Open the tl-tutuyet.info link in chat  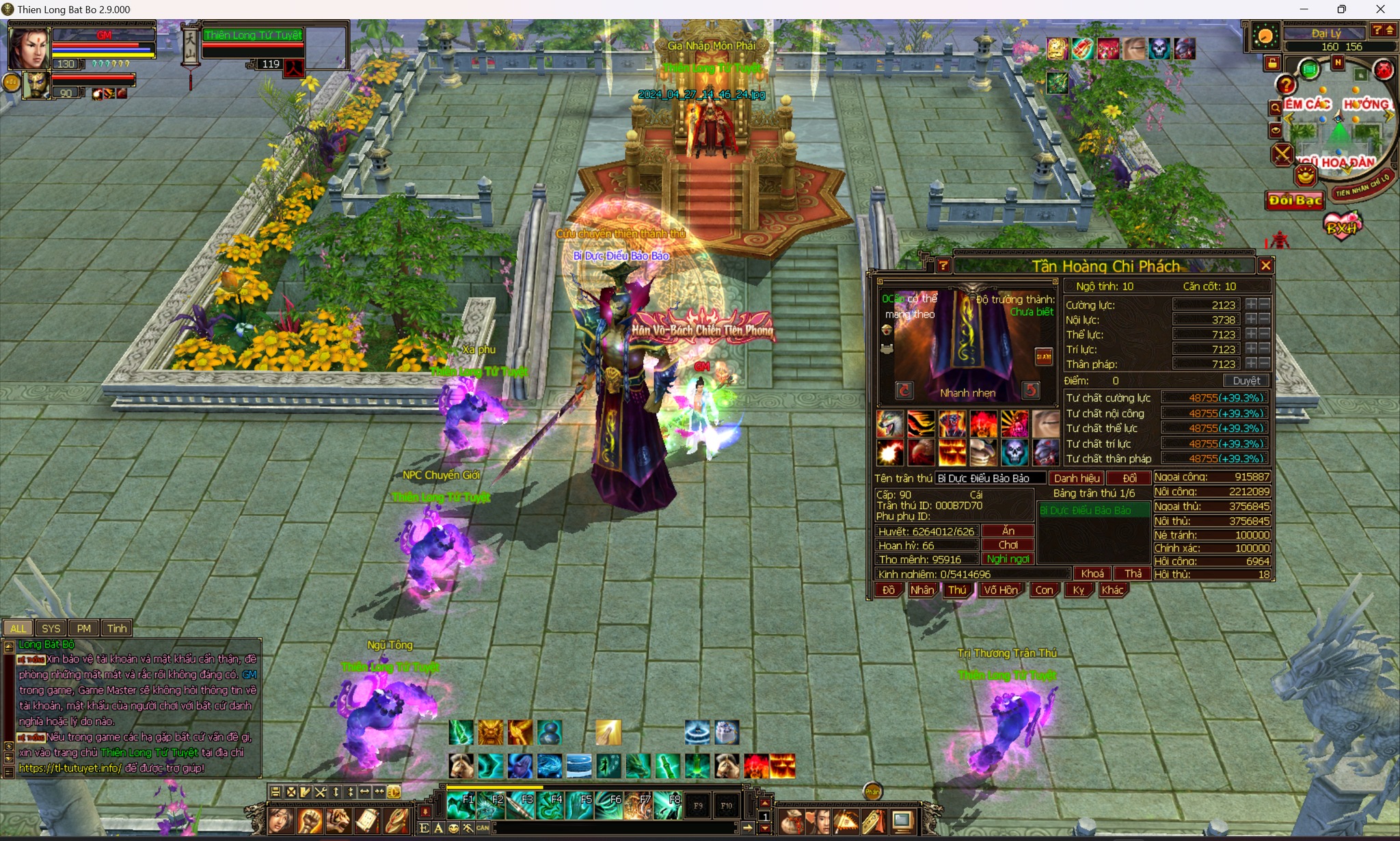click(70, 768)
